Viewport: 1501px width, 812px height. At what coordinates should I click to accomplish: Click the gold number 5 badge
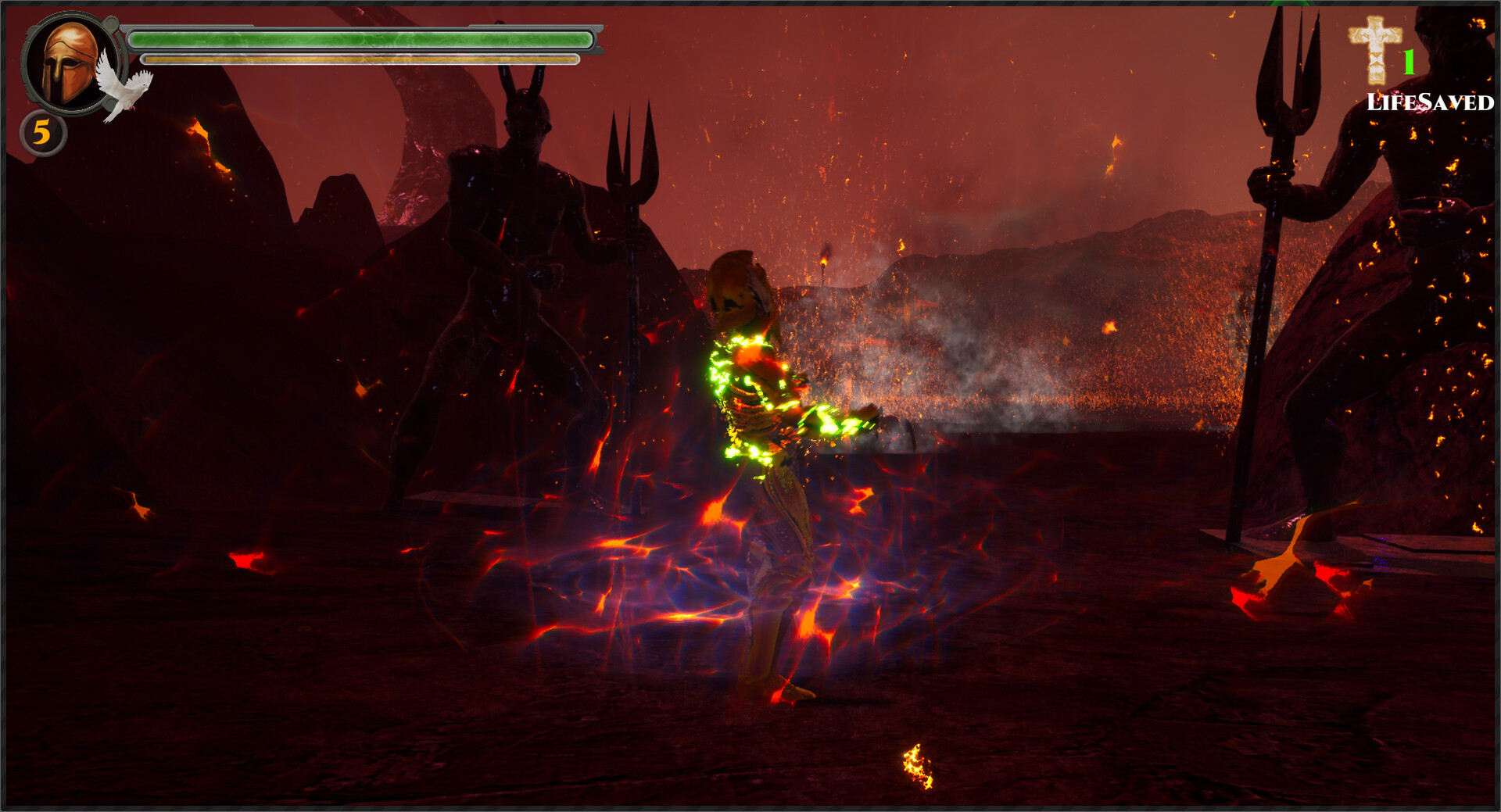[45, 134]
